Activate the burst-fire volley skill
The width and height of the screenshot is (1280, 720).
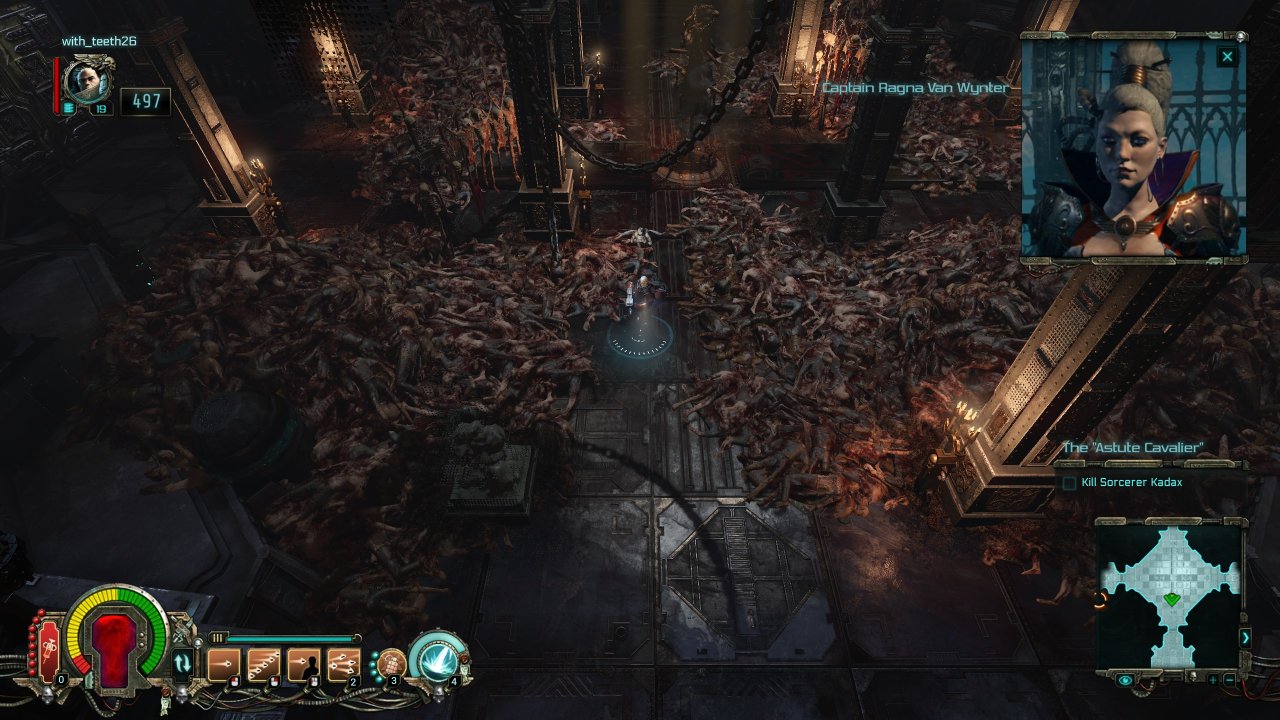(x=263, y=664)
